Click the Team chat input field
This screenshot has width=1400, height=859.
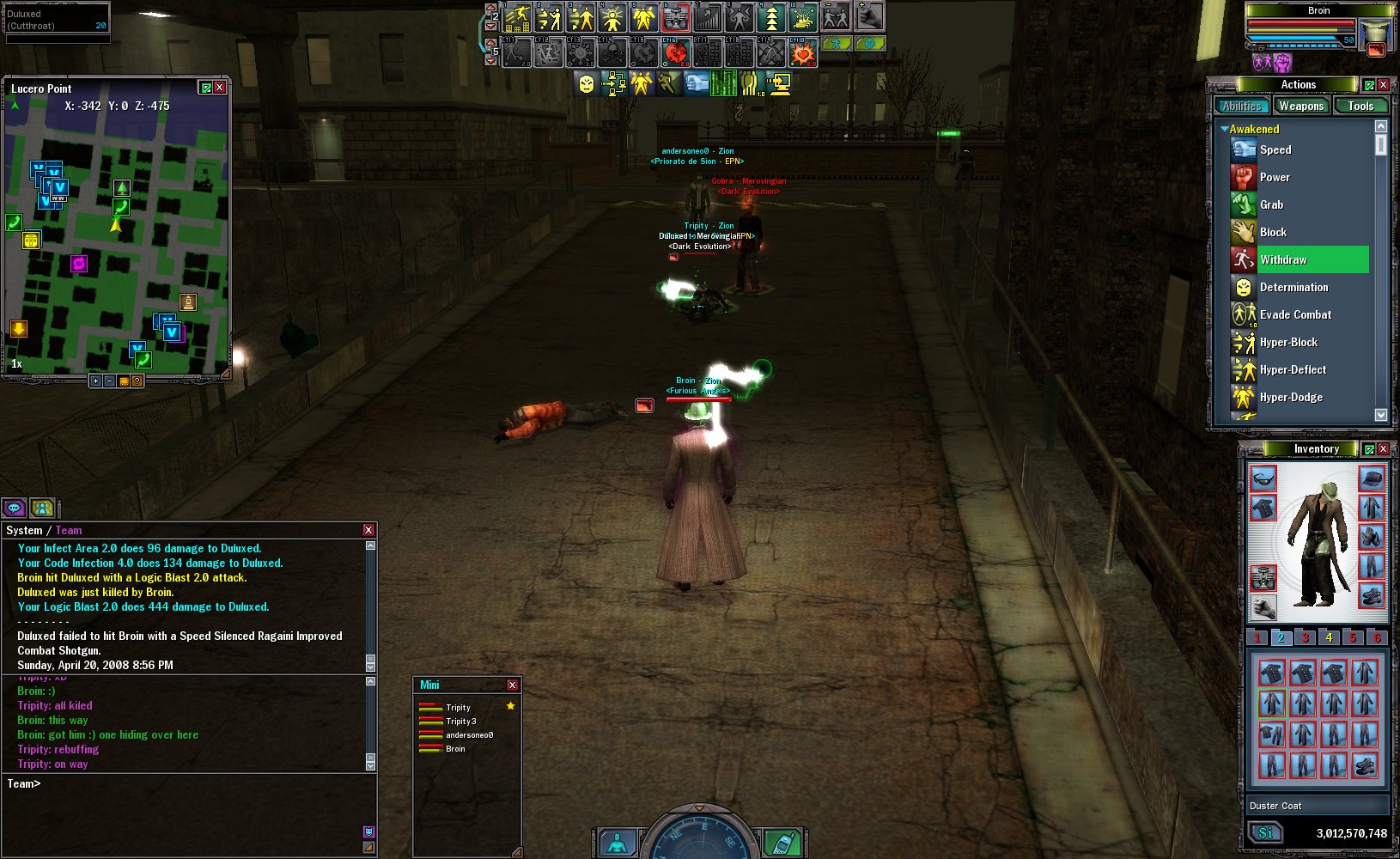pos(189,783)
